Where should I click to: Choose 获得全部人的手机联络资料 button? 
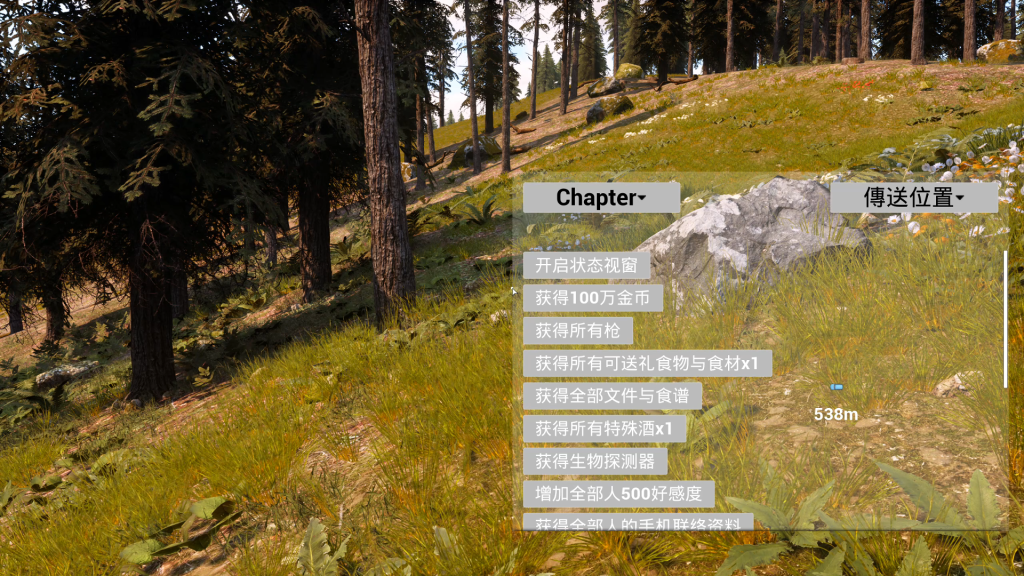point(638,522)
